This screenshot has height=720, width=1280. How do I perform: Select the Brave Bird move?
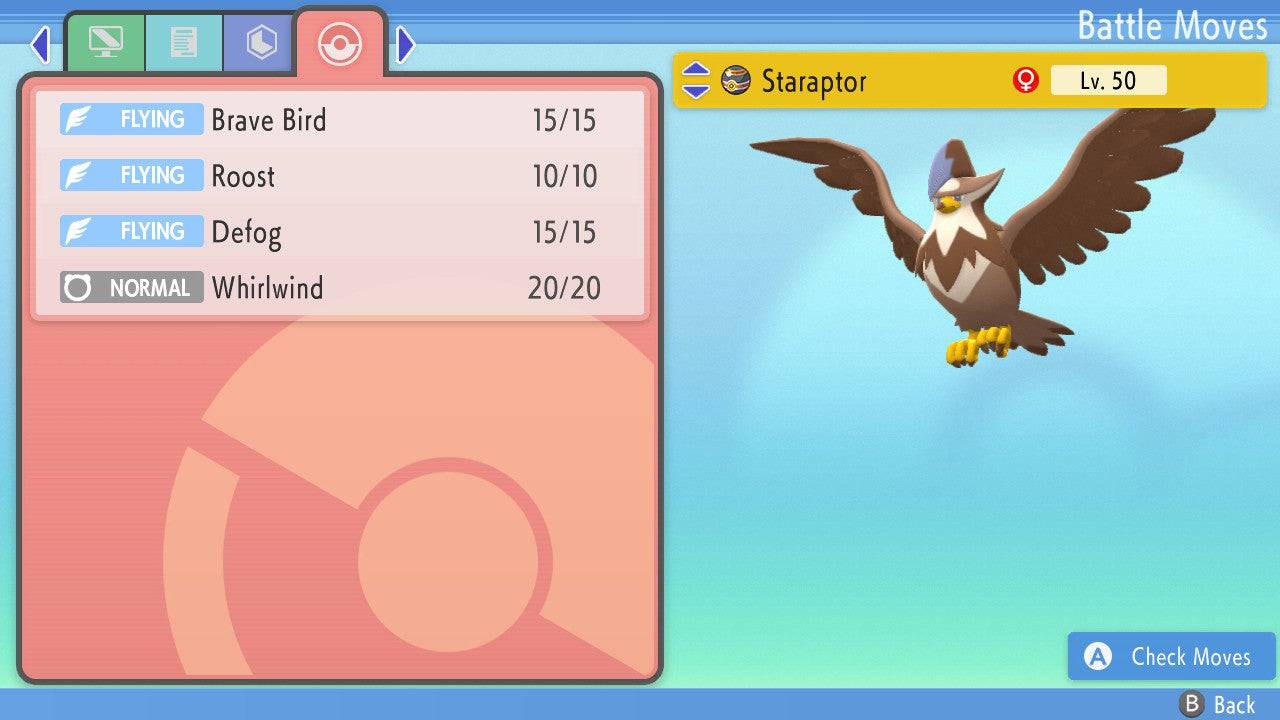click(x=340, y=120)
